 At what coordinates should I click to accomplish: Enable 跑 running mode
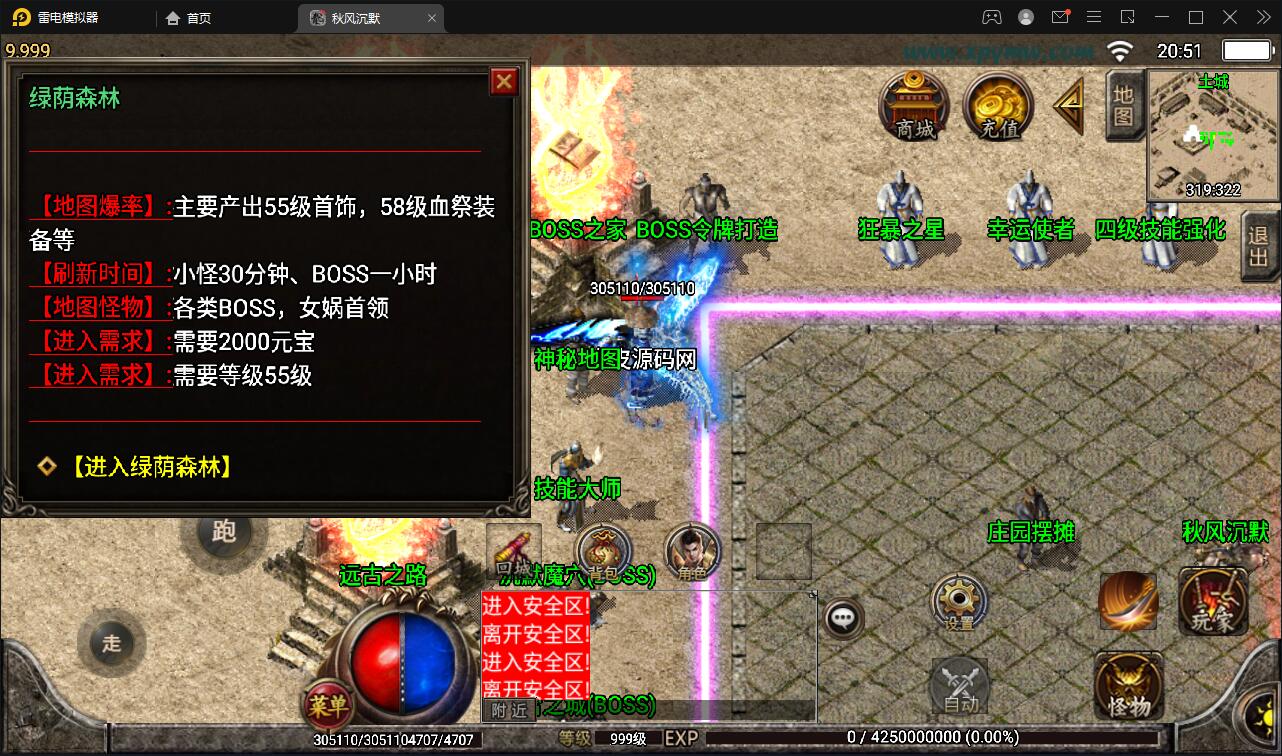pos(224,534)
